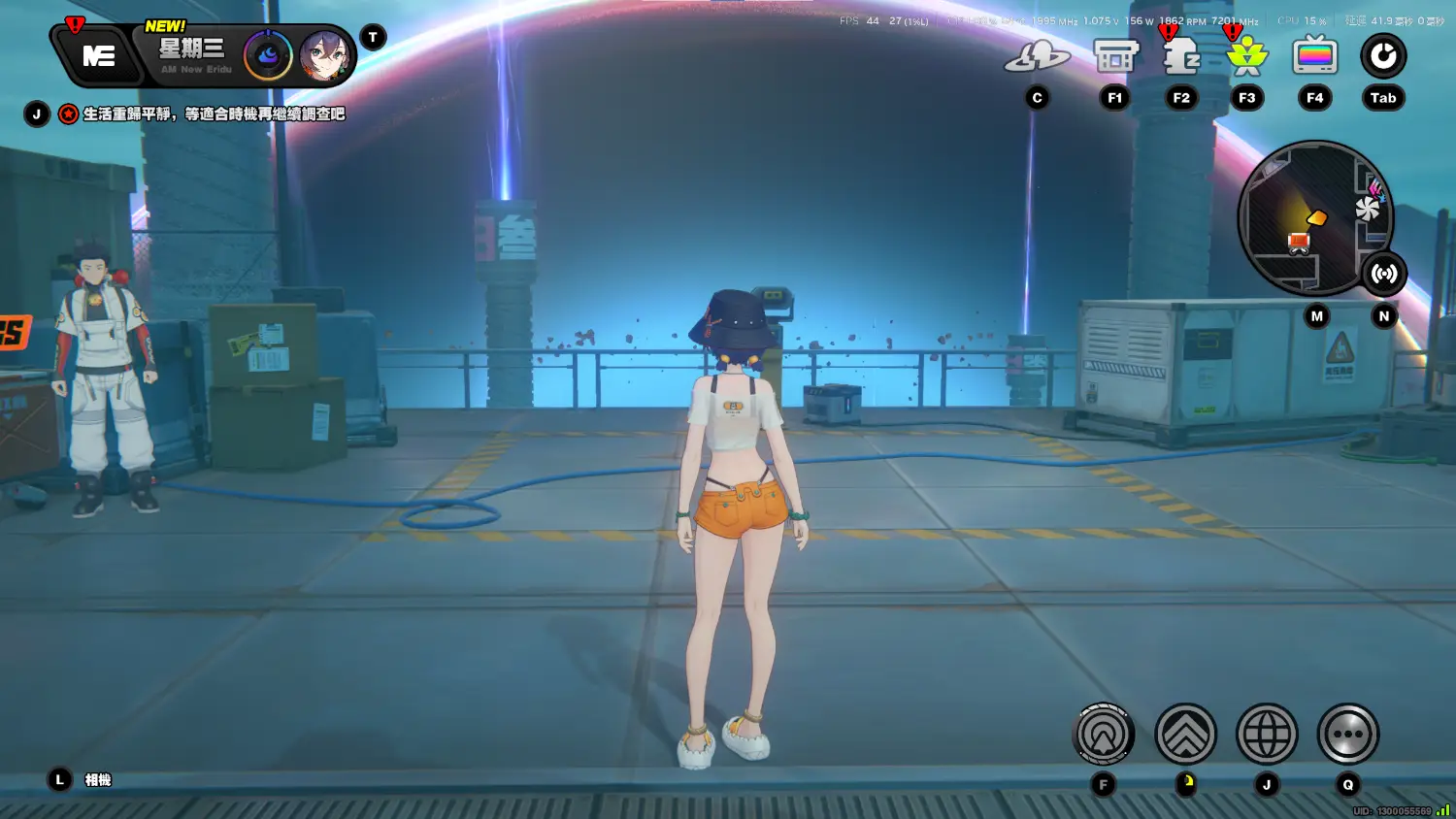
Task: Open the ME main menu button
Action: 99,56
